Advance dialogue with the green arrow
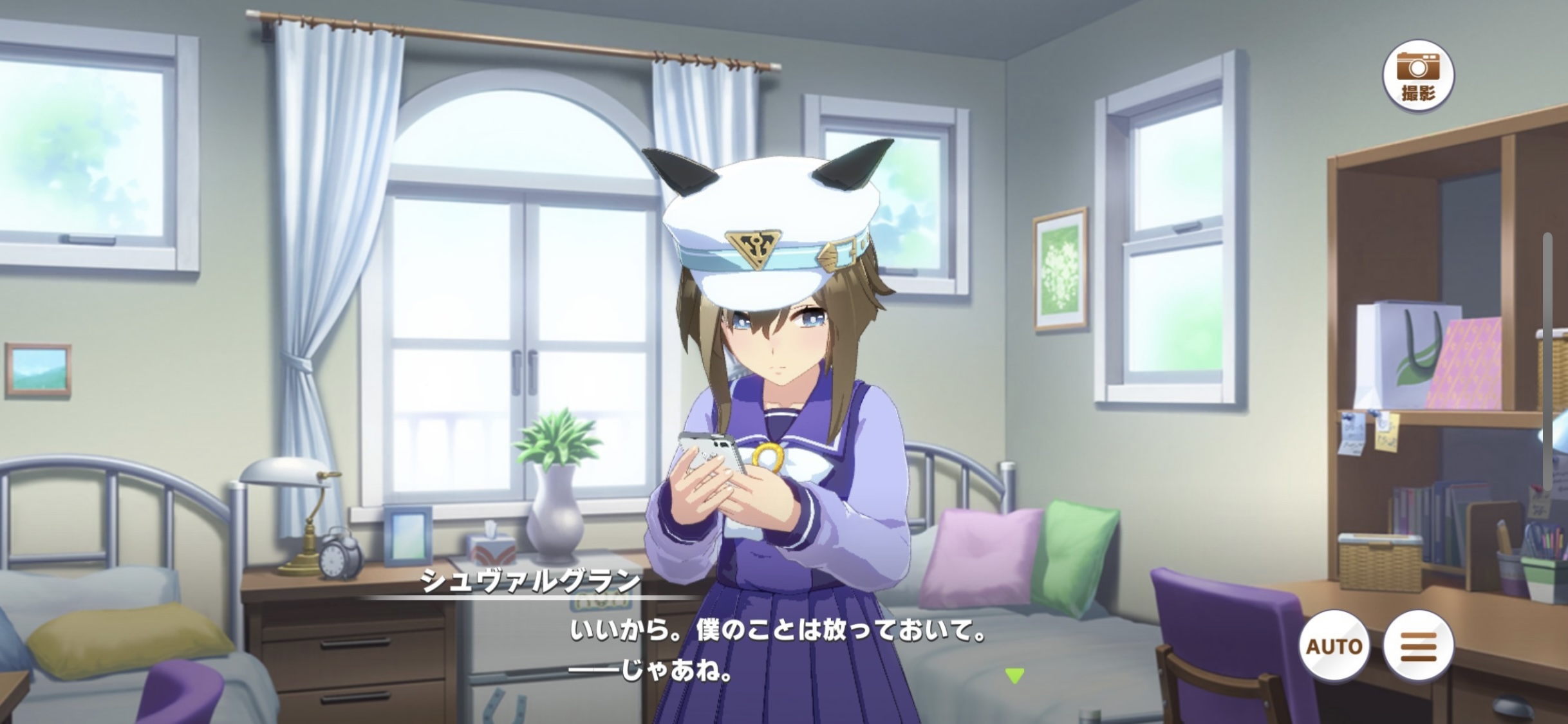 click(x=1014, y=675)
